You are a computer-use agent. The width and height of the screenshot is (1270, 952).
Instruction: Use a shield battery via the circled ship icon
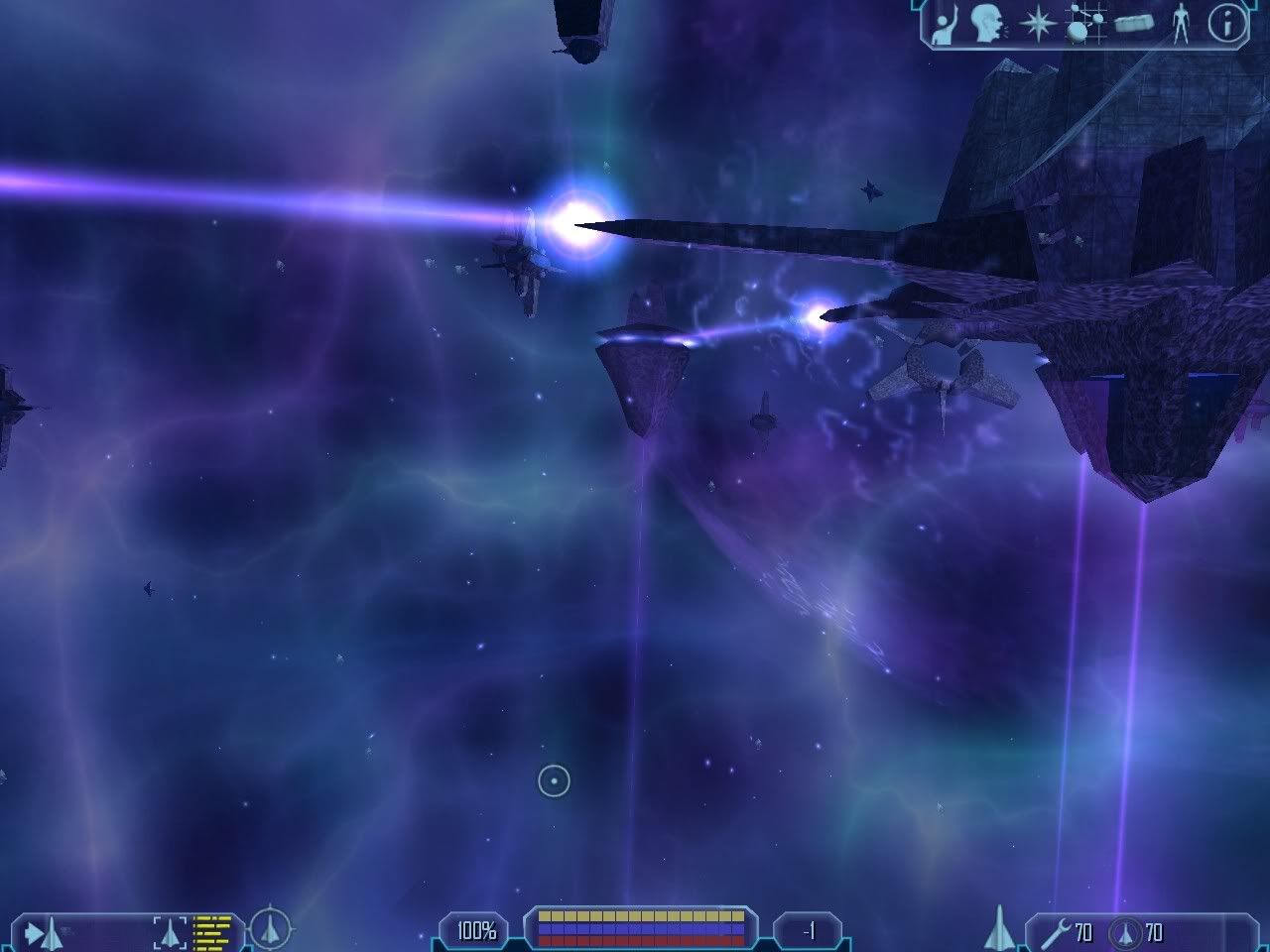point(1123,932)
